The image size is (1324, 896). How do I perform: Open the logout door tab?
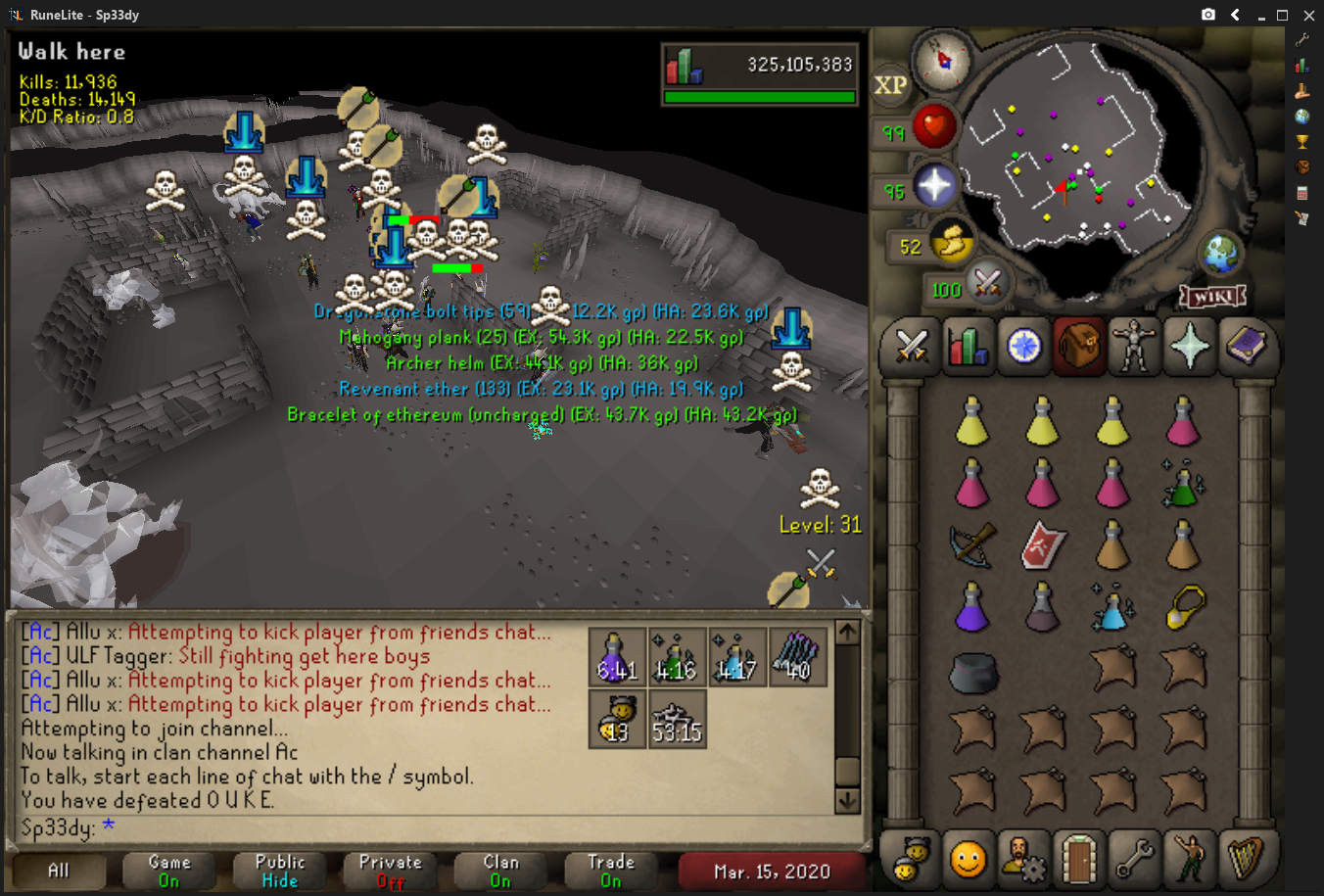[x=1078, y=859]
